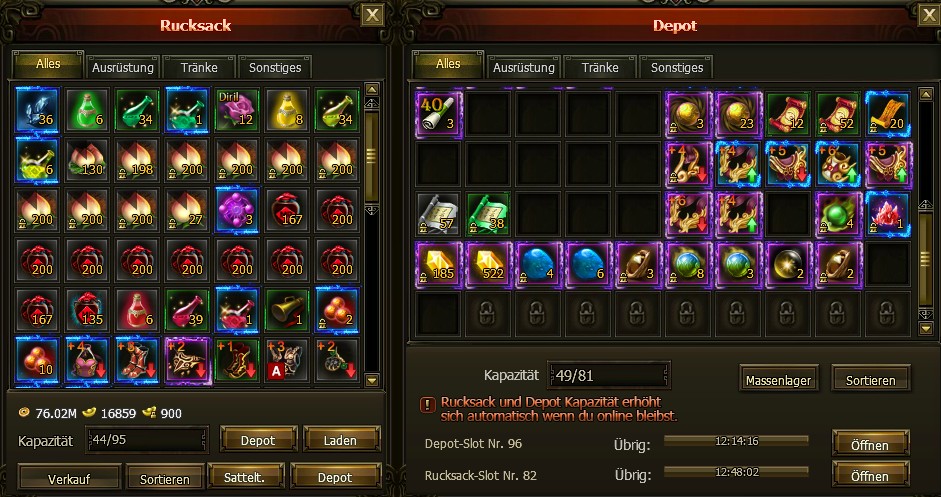Click the Verkauf button
The image size is (941, 497).
tap(70, 479)
